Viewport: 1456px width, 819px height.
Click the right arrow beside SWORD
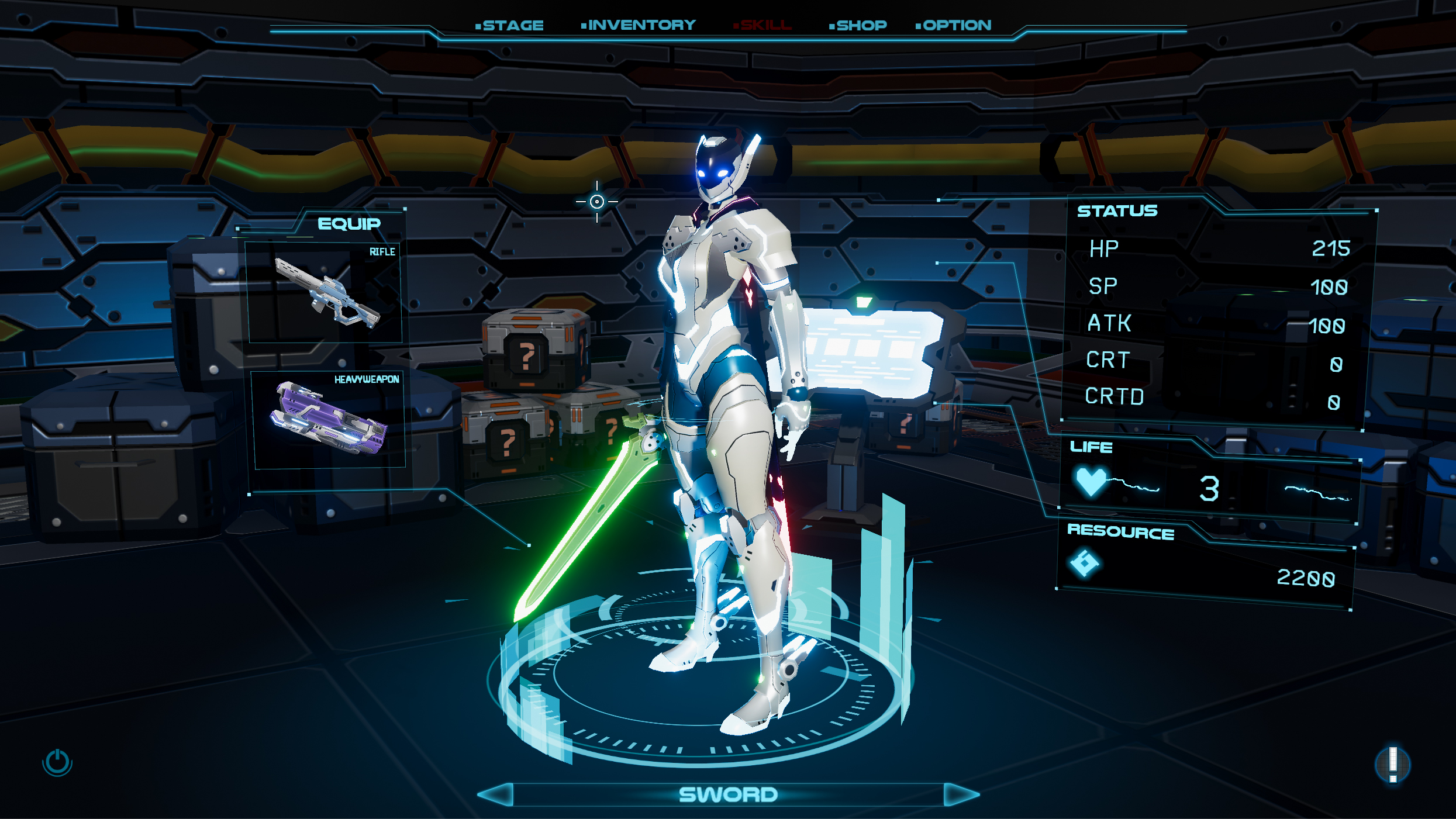pos(961,794)
